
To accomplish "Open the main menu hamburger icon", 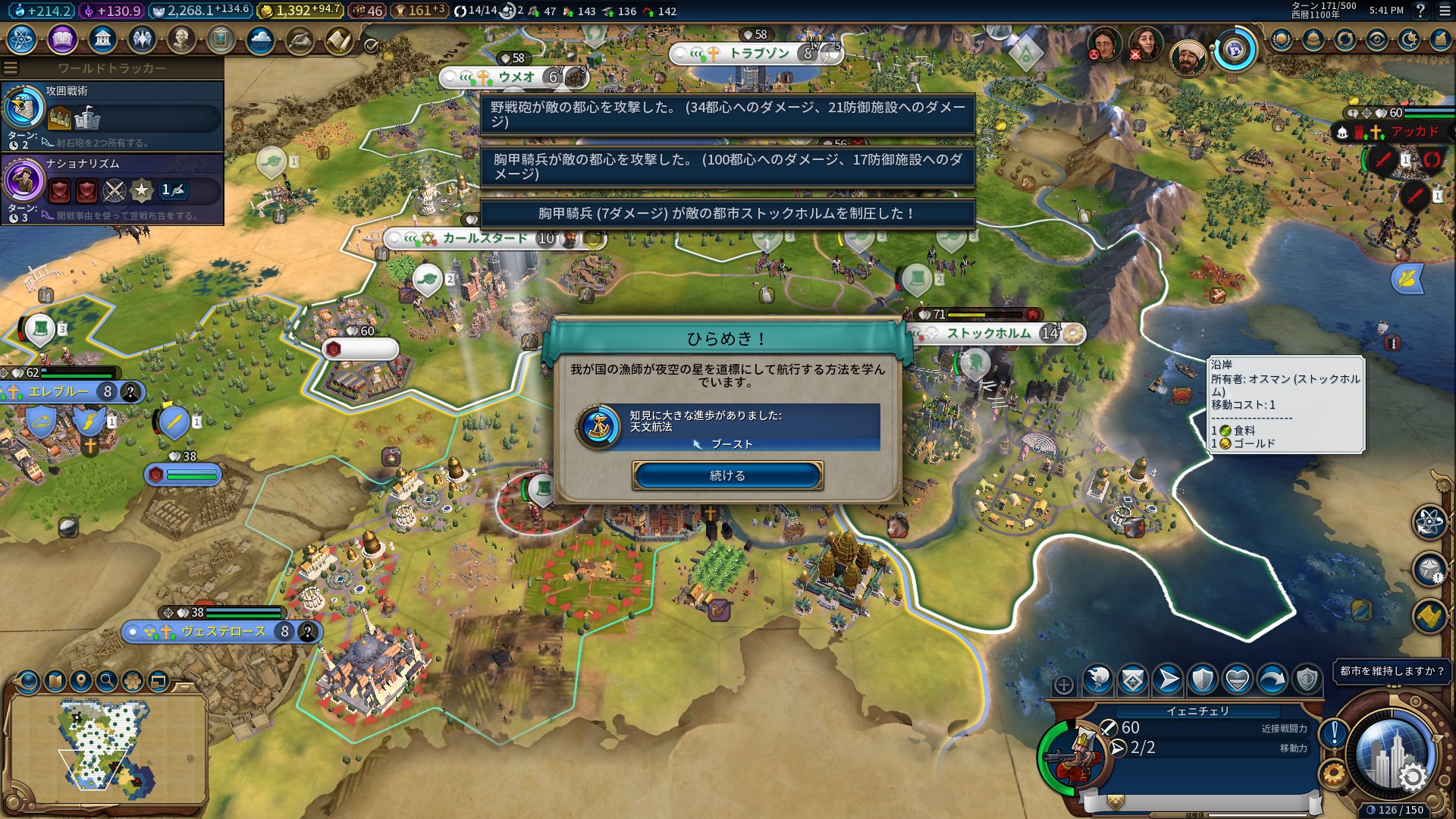I will click(1444, 11).
